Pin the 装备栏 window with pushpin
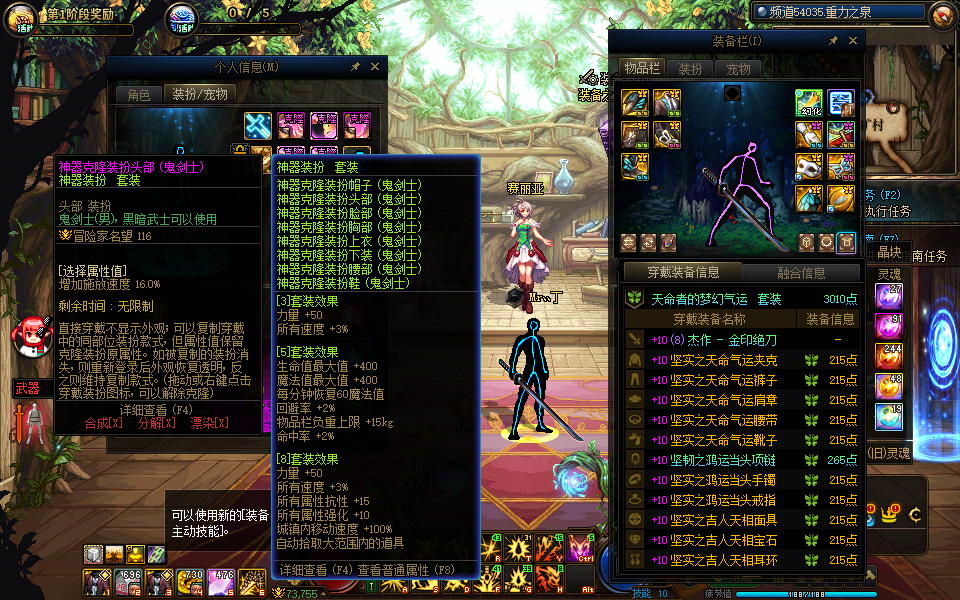 click(x=832, y=41)
